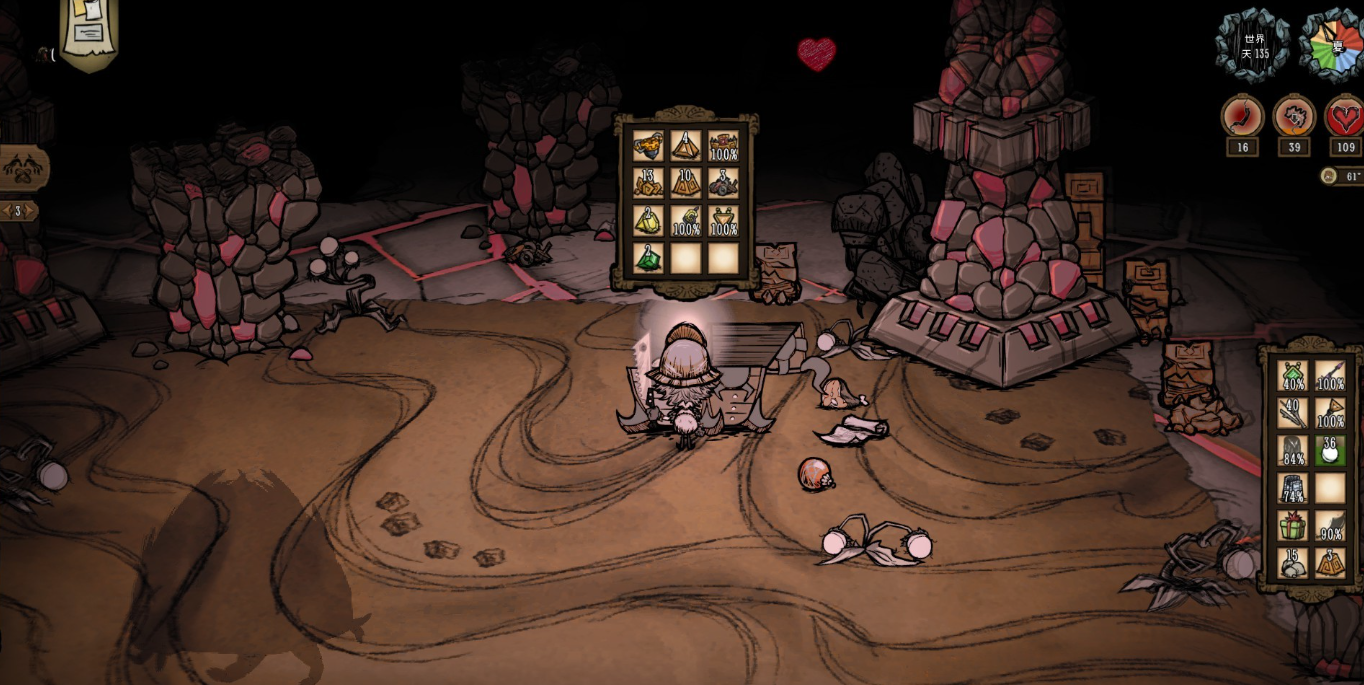Select the stack of 15 rocks
The width and height of the screenshot is (1364, 685).
[x=1293, y=562]
